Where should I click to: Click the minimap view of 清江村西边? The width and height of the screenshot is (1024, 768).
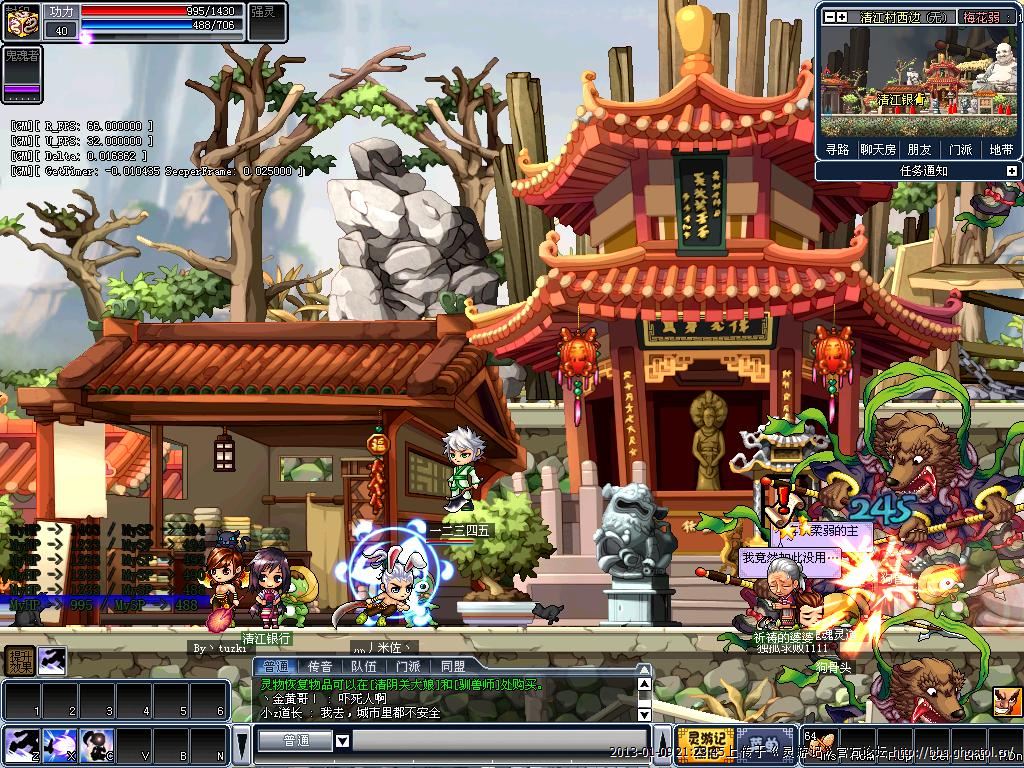(x=918, y=82)
